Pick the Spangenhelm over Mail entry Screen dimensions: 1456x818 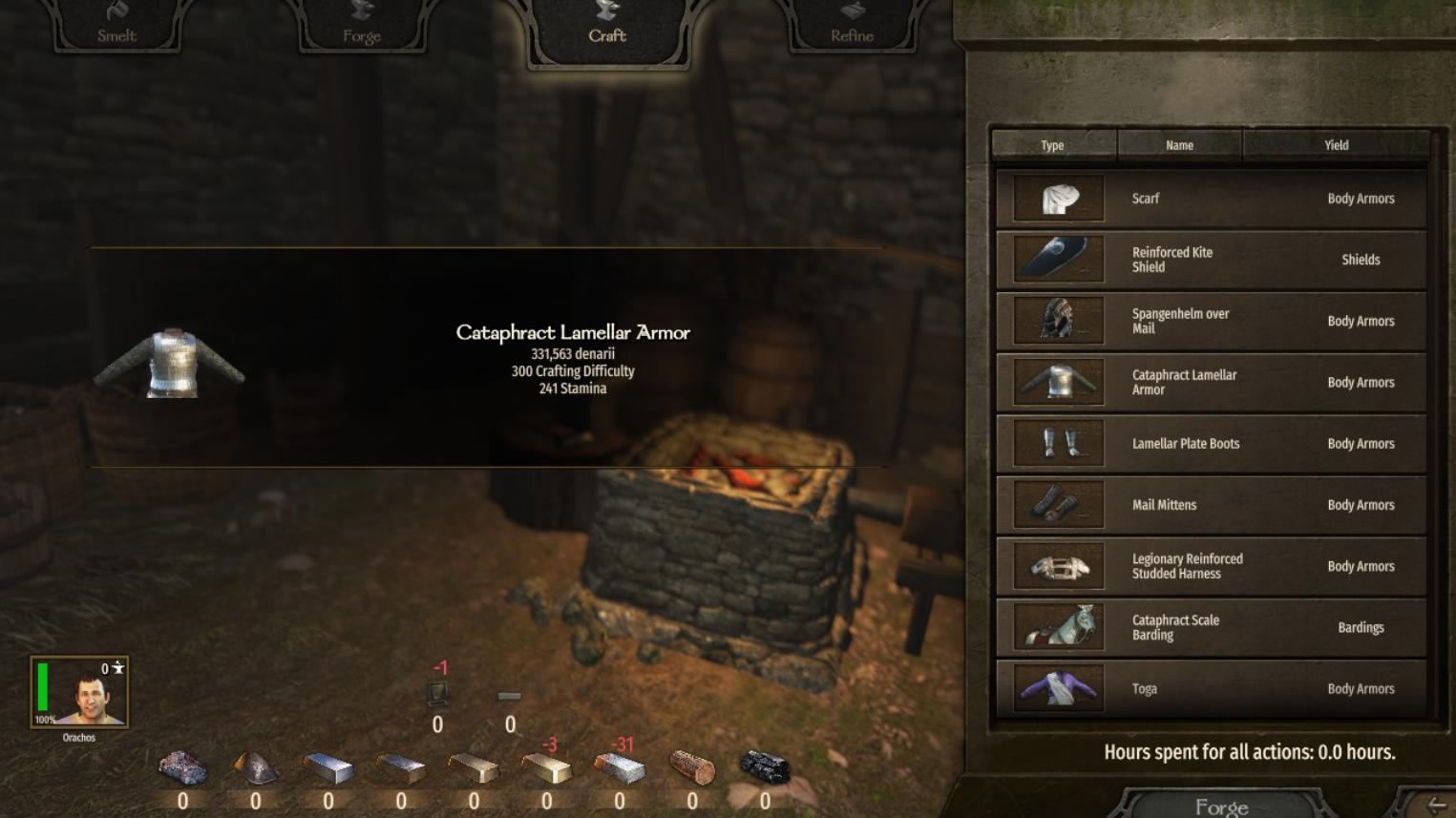coord(1211,321)
